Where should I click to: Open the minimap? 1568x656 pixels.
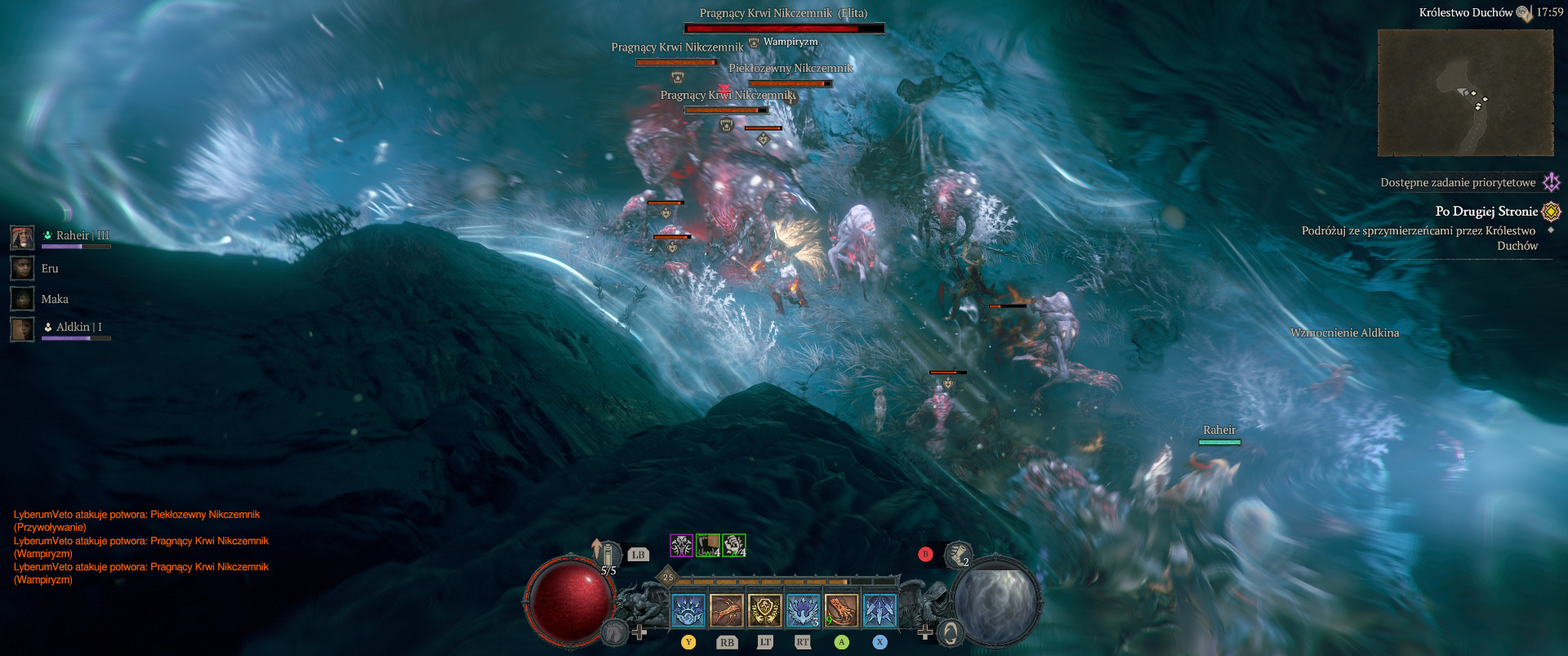1465,92
